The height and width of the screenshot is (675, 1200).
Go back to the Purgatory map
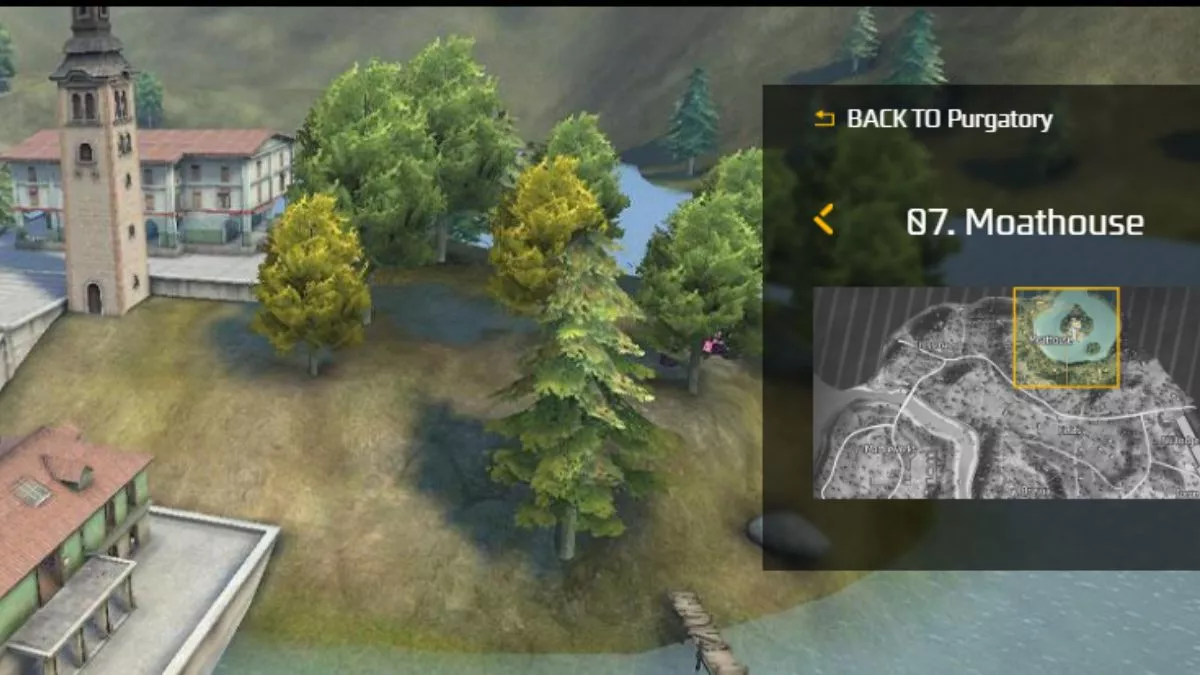[x=933, y=119]
